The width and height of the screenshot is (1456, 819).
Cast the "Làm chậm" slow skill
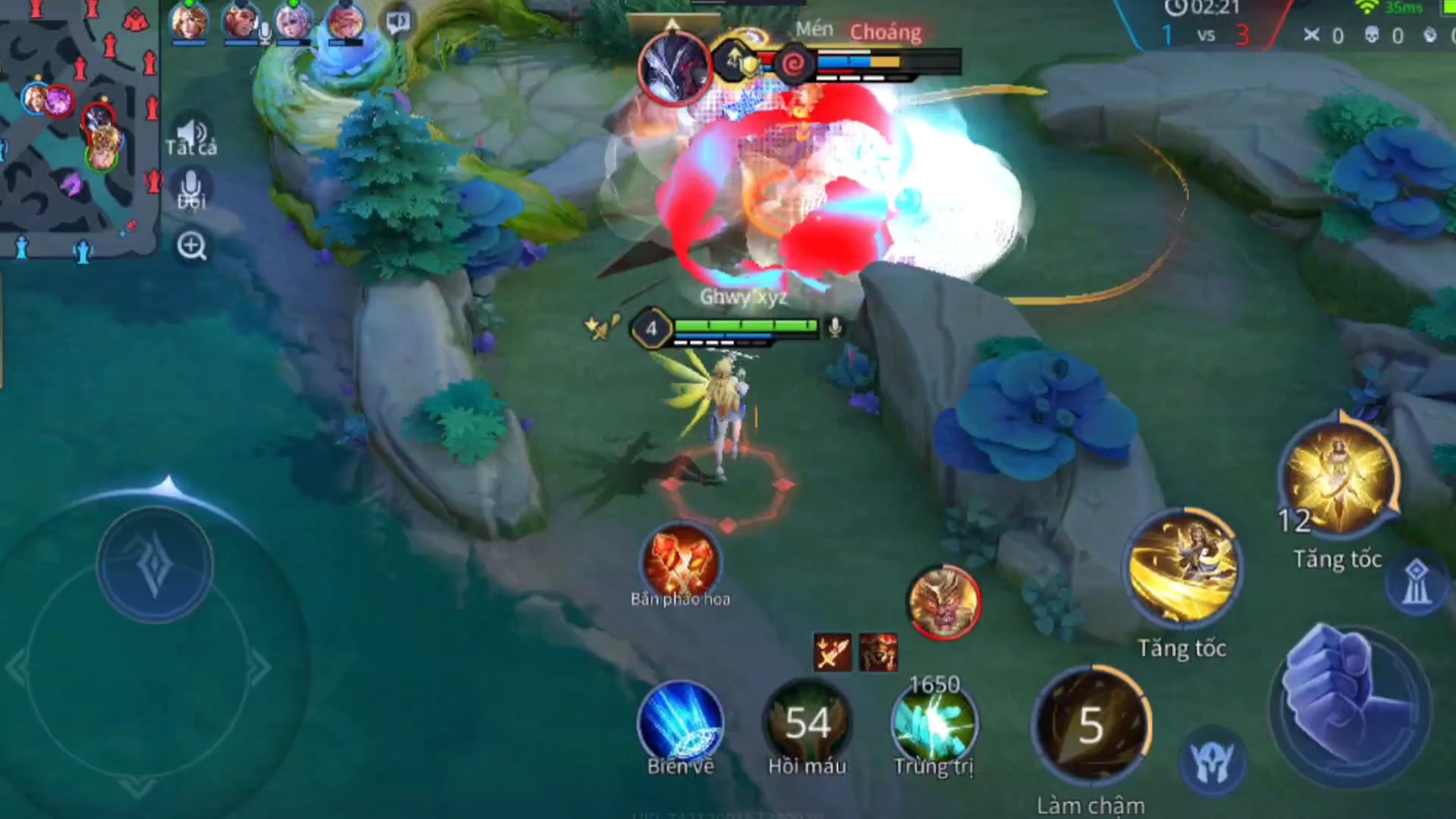click(x=1090, y=724)
